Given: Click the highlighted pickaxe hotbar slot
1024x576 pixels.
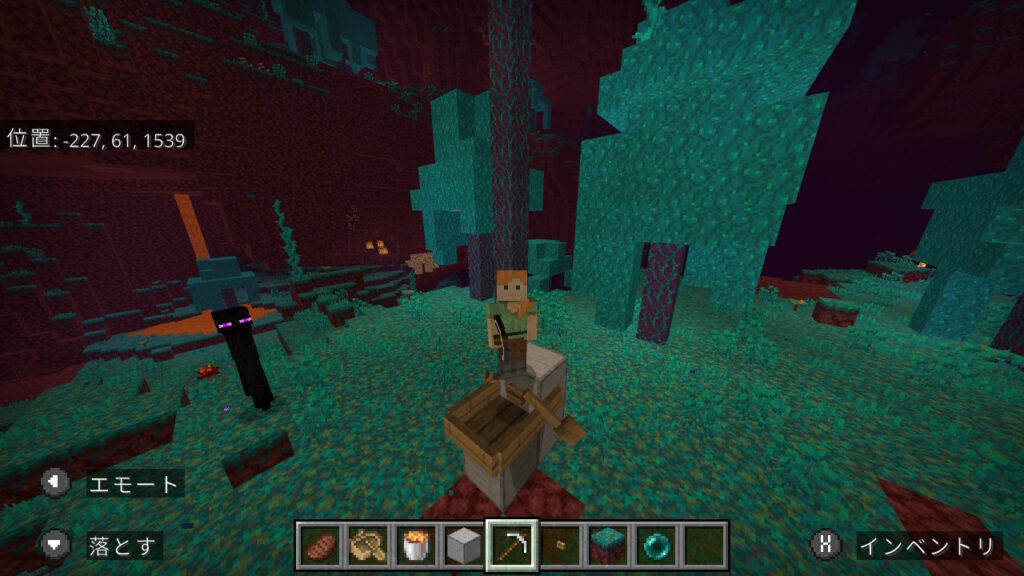Looking at the screenshot, I should 512,545.
